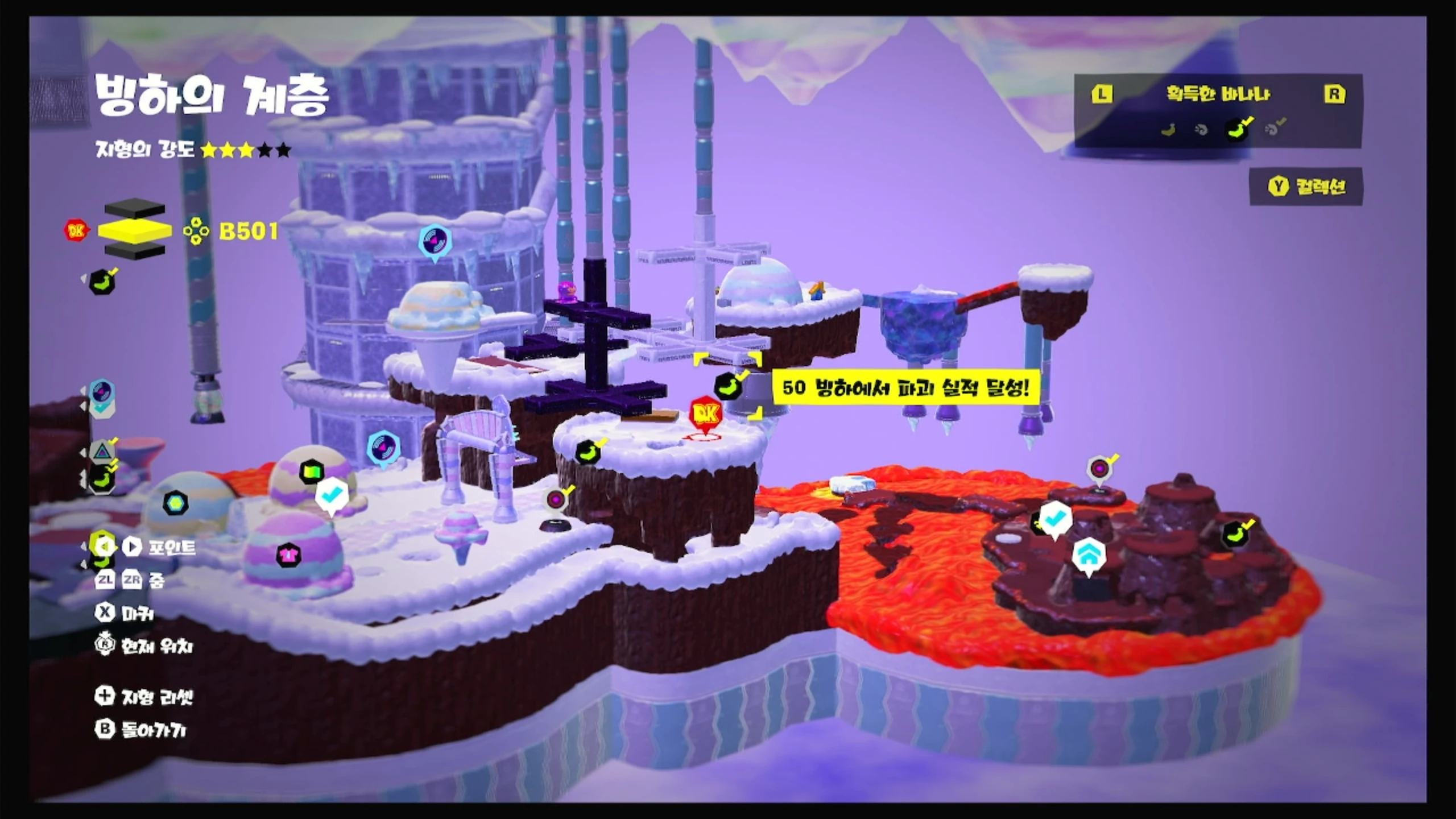Image resolution: width=1456 pixels, height=819 pixels.
Task: Click the pink-dot marker above the lava island
Action: (x=1099, y=469)
